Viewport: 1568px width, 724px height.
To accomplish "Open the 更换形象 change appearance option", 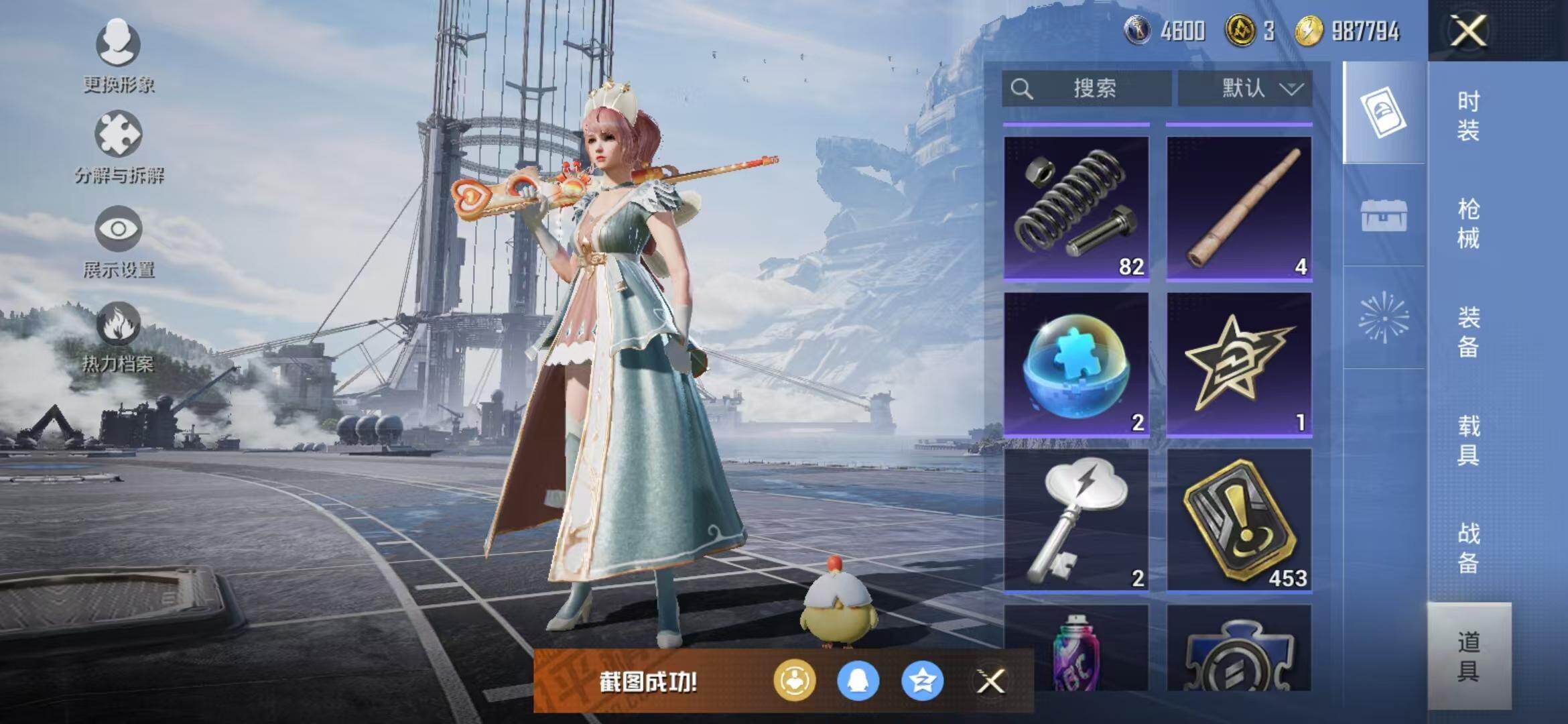I will point(118,55).
